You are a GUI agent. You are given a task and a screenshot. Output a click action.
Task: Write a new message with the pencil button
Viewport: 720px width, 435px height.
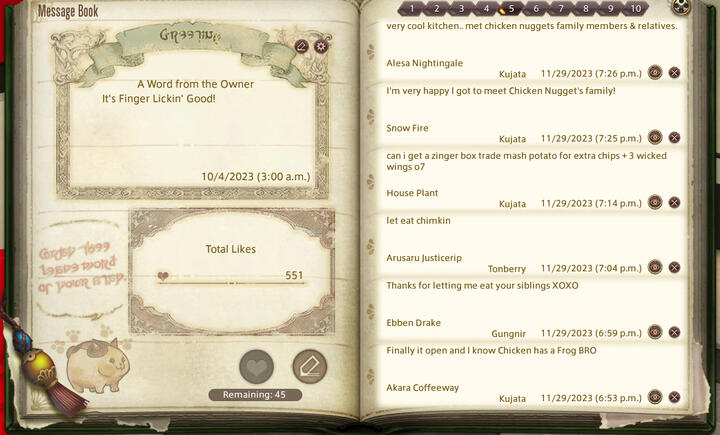tap(309, 367)
